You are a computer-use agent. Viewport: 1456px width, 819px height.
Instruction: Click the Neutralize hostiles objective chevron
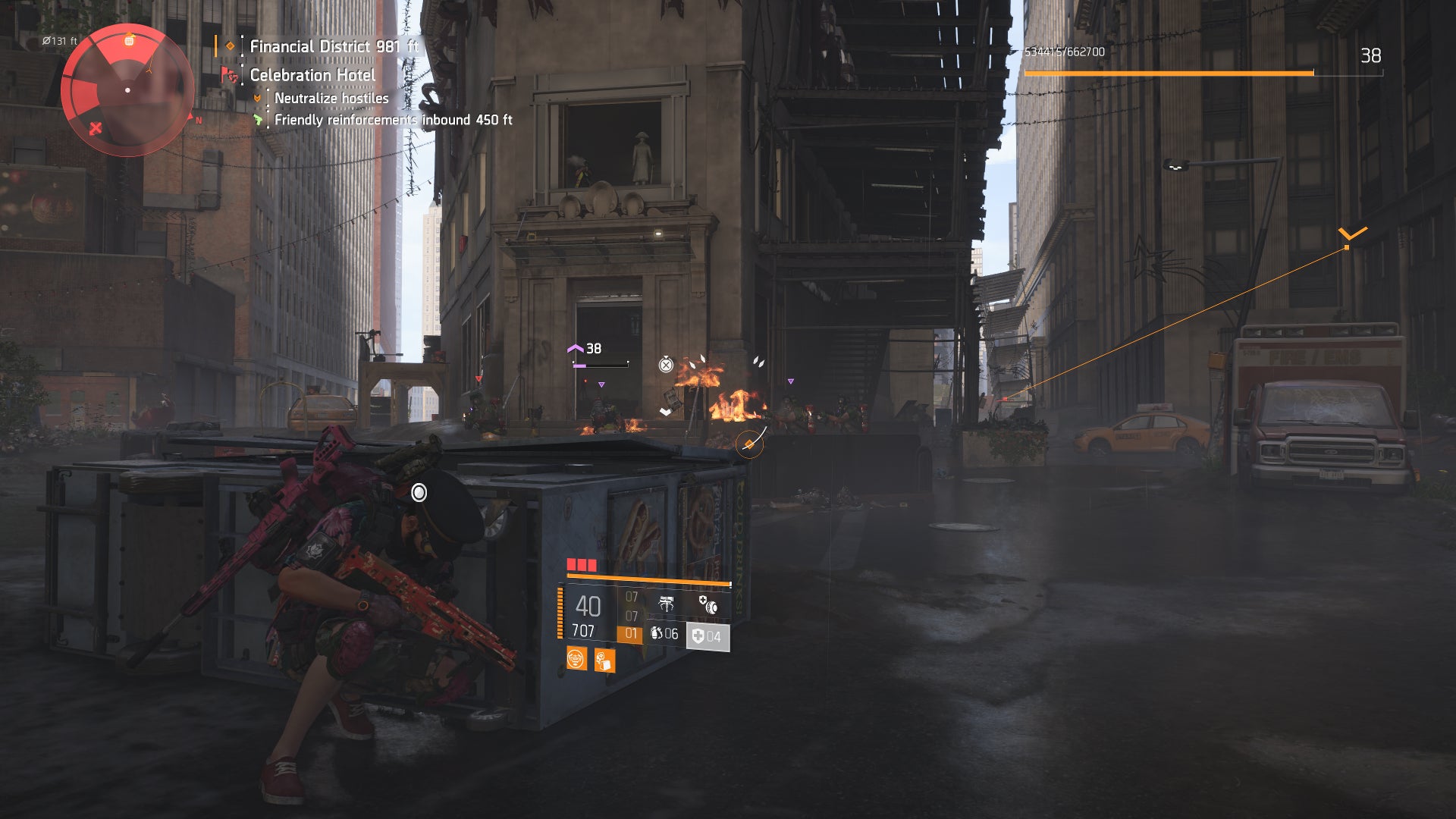[x=258, y=98]
